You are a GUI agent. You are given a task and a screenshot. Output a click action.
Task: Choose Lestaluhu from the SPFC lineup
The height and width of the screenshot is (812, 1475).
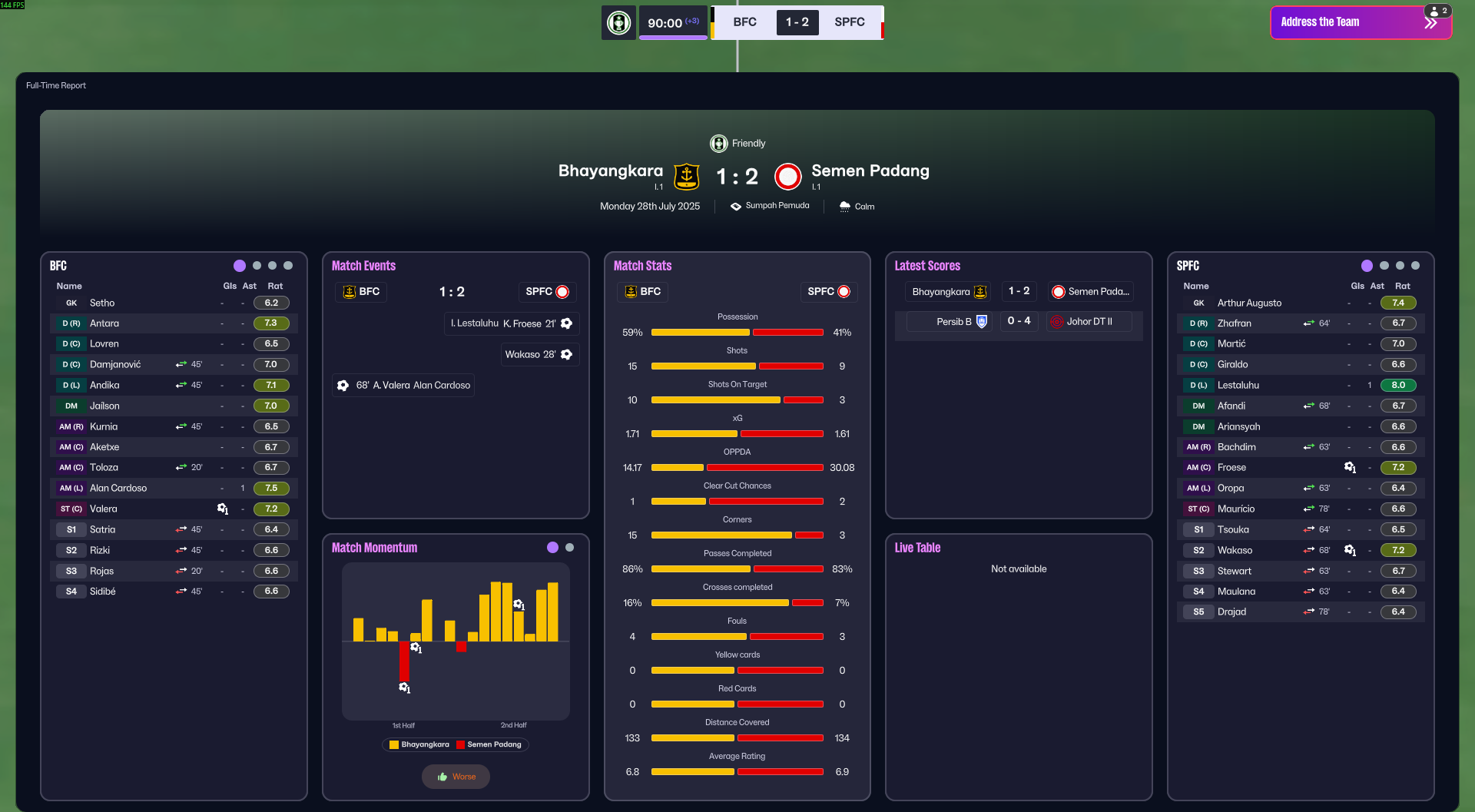(x=1238, y=385)
